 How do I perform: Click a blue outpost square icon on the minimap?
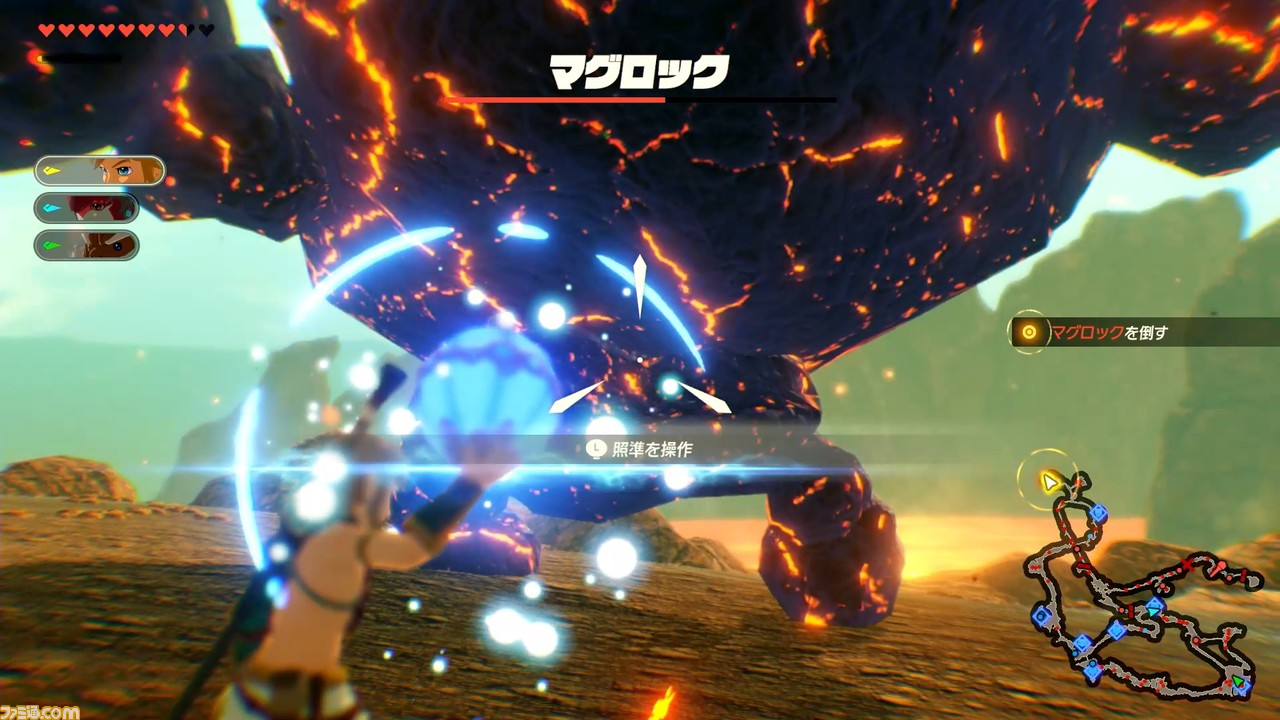click(1100, 512)
